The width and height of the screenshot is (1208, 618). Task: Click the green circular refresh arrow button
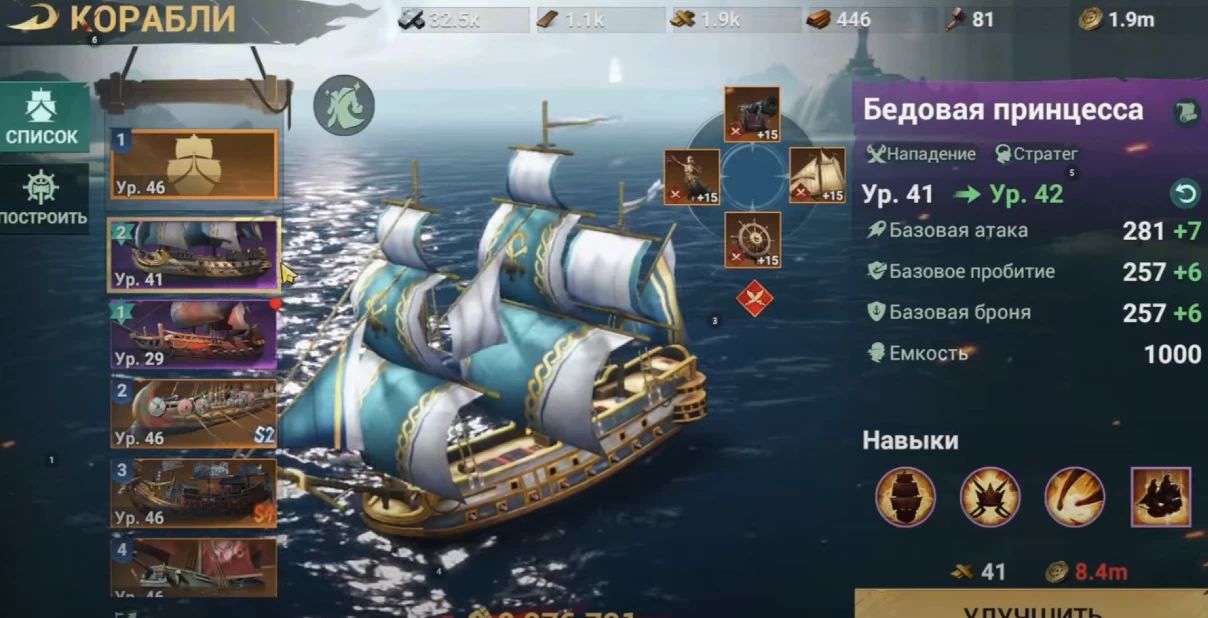click(1184, 194)
